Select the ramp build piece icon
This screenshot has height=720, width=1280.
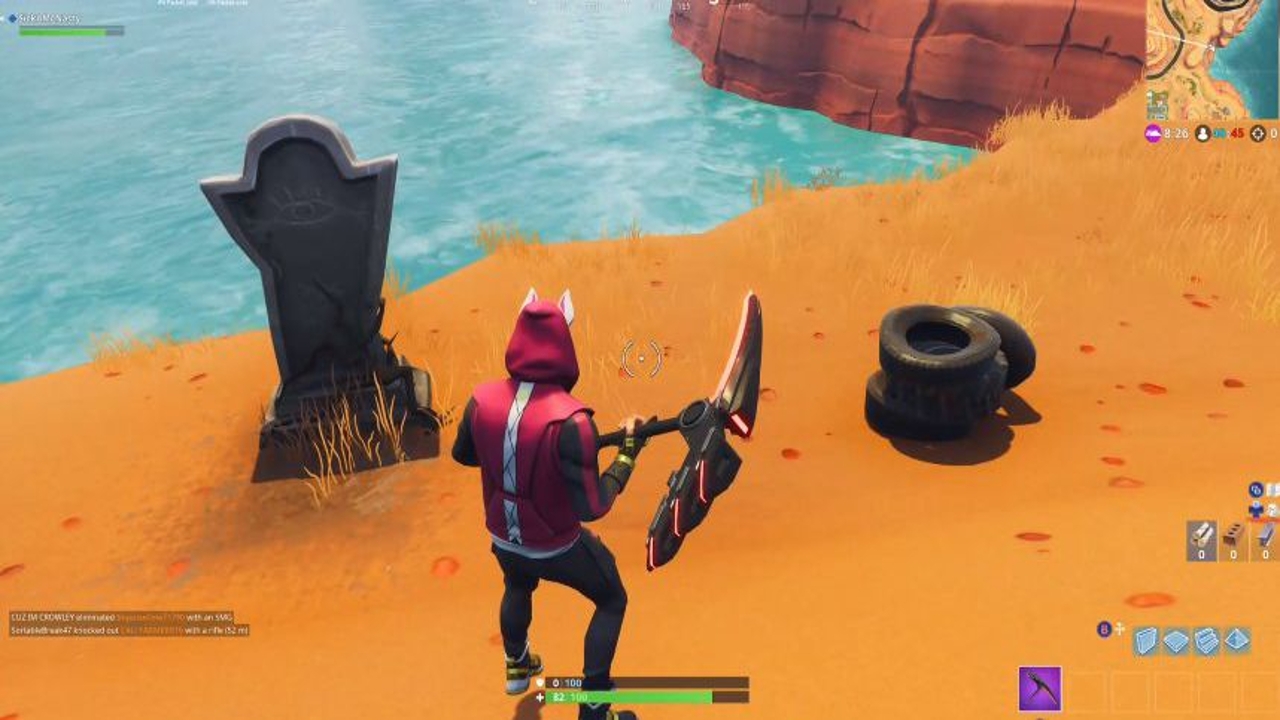tap(1206, 640)
